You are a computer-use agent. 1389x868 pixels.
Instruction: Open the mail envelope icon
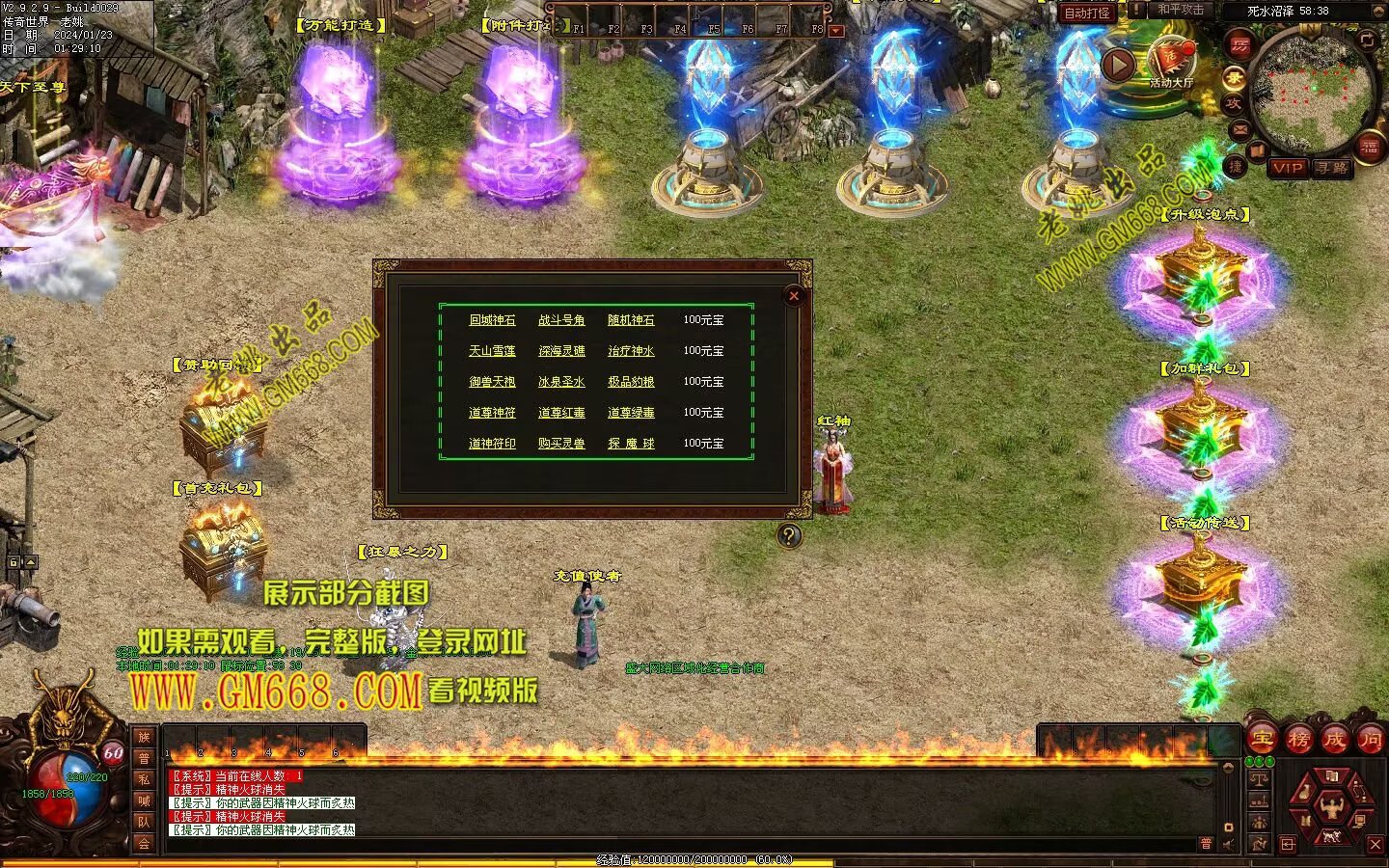coord(1240,128)
